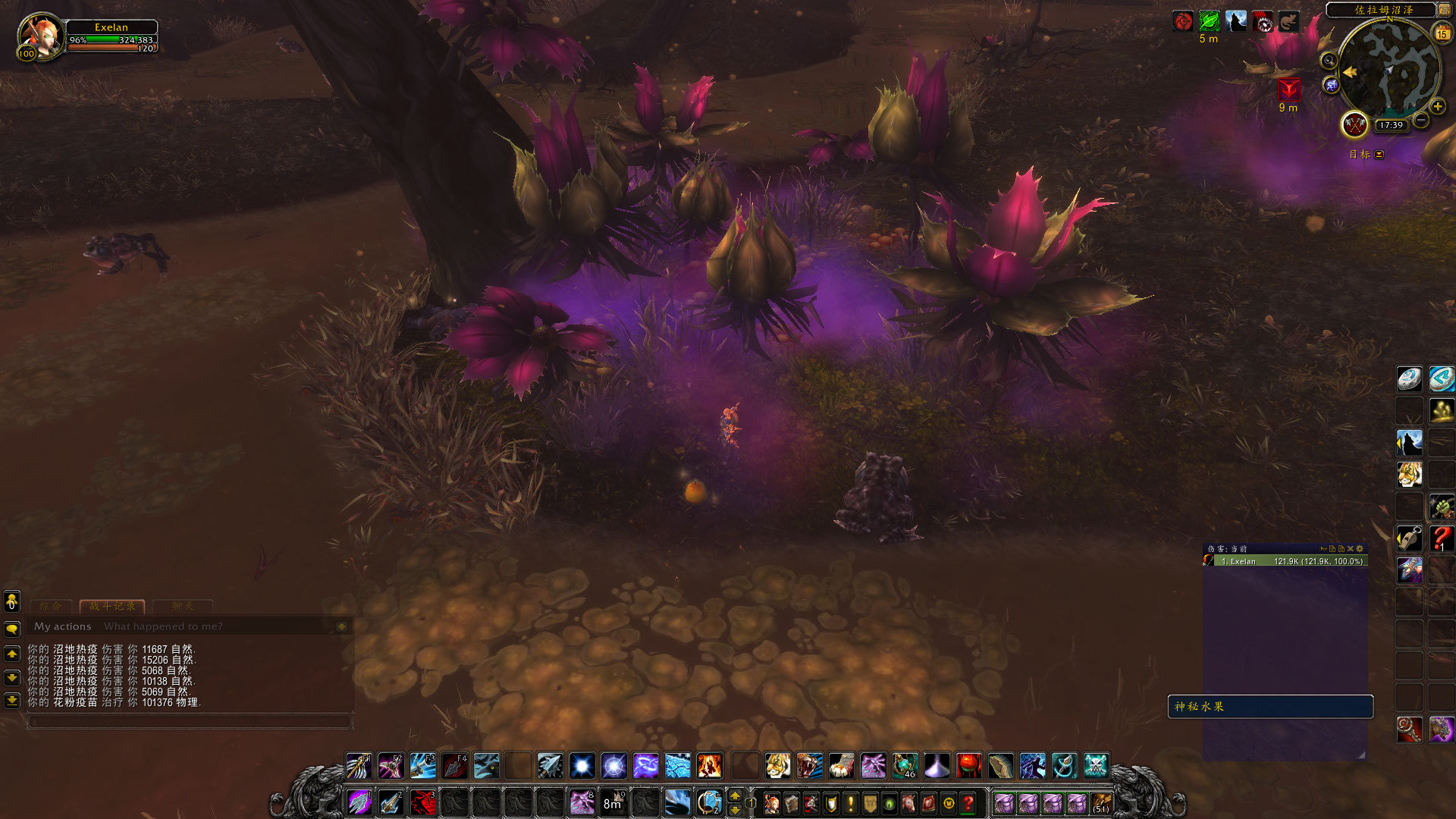Image resolution: width=1456 pixels, height=819 pixels.
Task: Click the green leaf buff icon
Action: click(x=1209, y=21)
